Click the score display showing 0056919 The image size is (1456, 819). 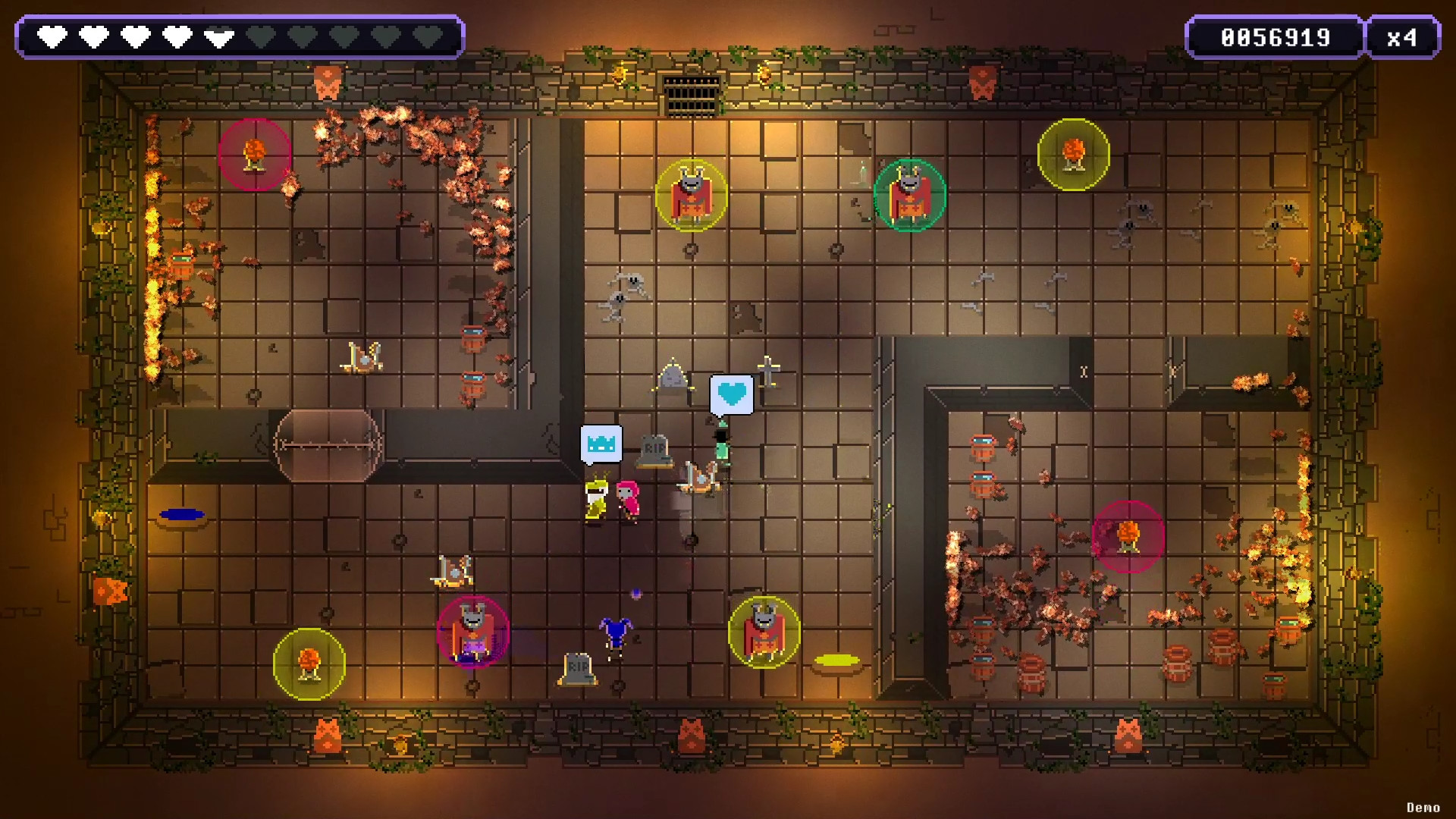[x=1276, y=36]
